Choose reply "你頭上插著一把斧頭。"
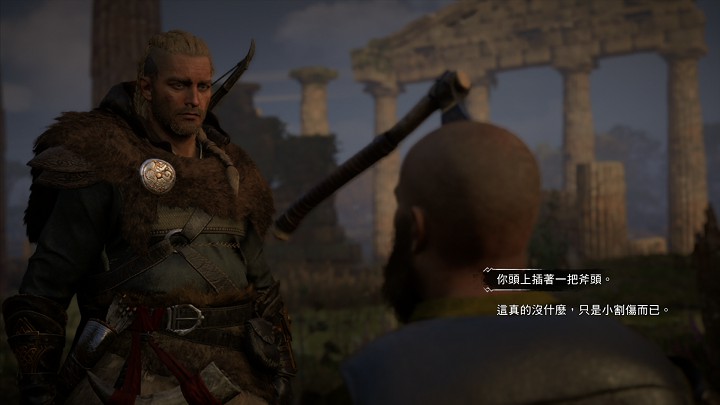The image size is (720, 405). (x=553, y=280)
